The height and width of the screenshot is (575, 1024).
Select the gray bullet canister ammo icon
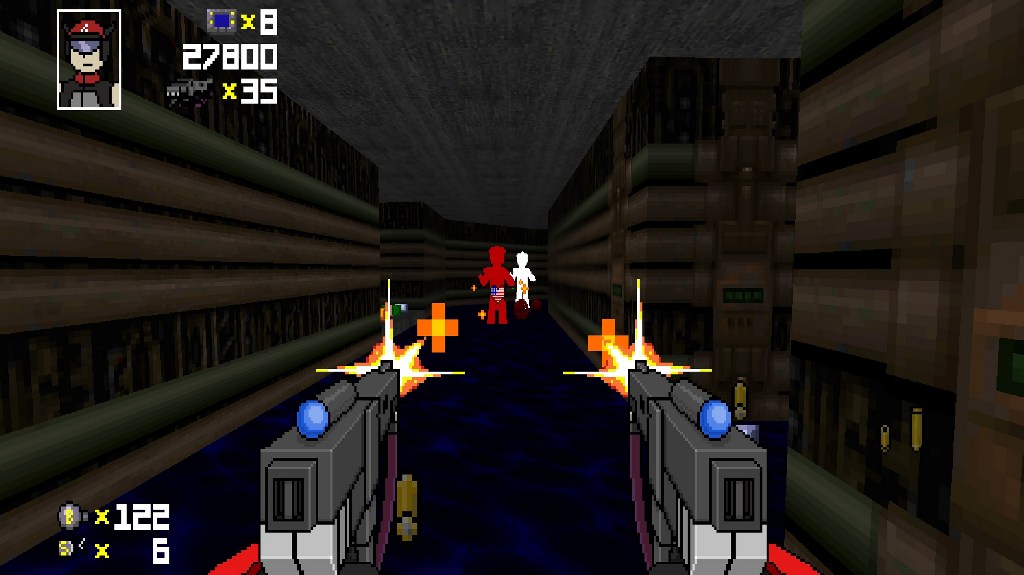point(68,516)
